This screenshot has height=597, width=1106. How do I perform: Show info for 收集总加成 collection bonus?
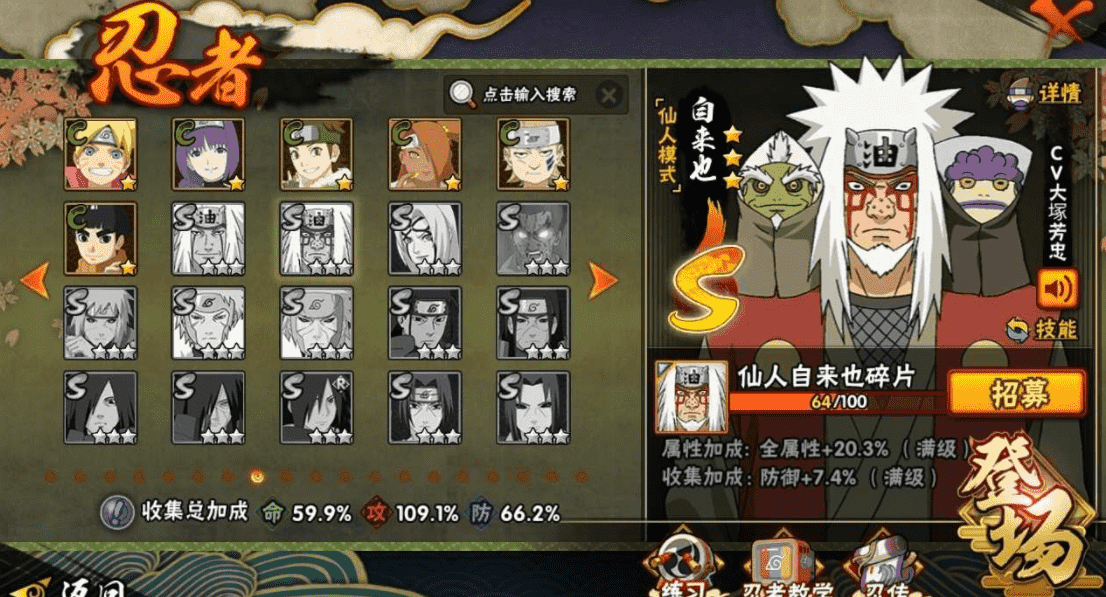pos(118,512)
